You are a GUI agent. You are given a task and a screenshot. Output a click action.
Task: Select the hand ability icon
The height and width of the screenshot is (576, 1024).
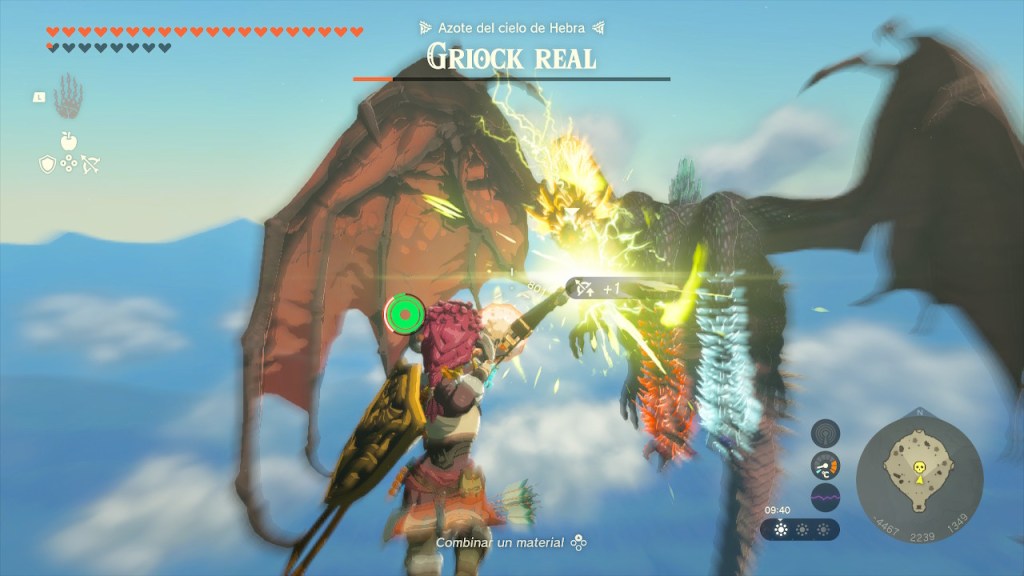coord(68,97)
